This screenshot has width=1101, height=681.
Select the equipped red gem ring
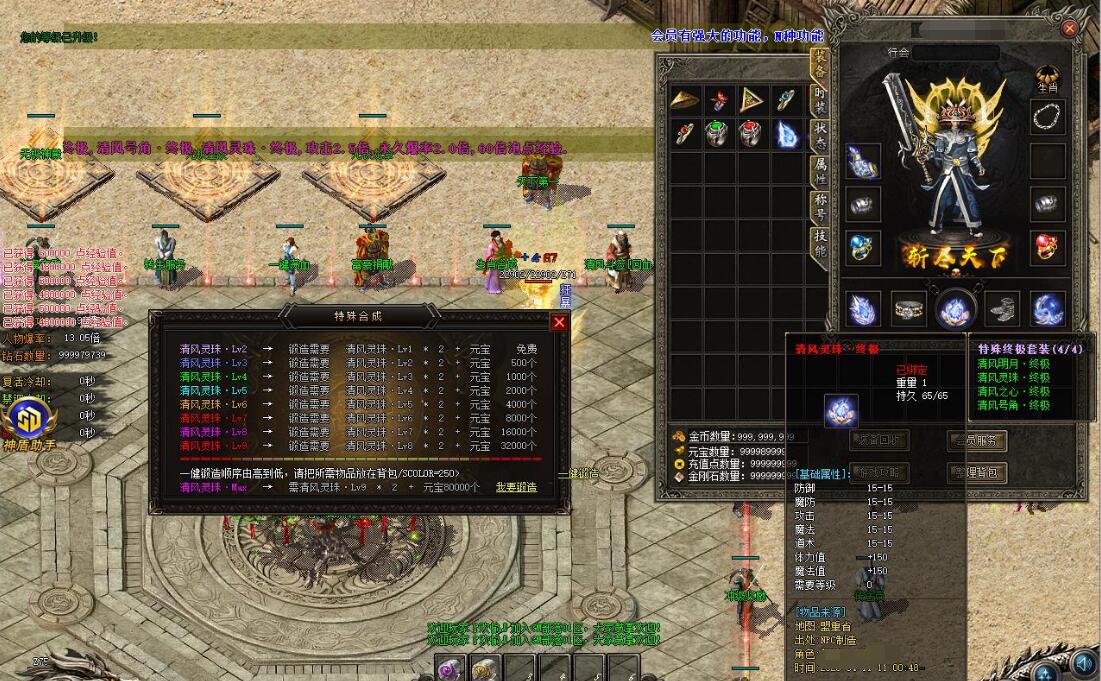click(x=1047, y=246)
